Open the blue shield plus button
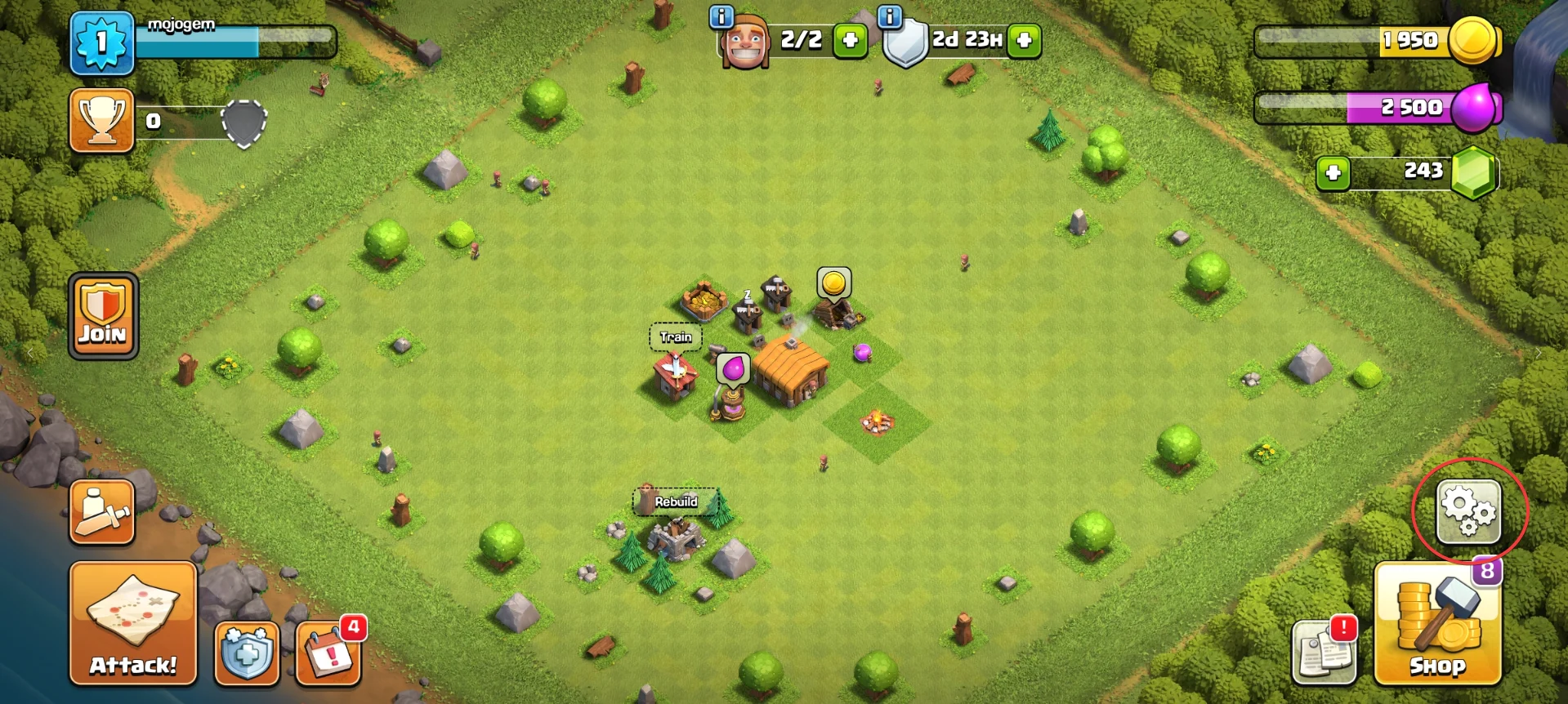1568x704 pixels. (247, 653)
